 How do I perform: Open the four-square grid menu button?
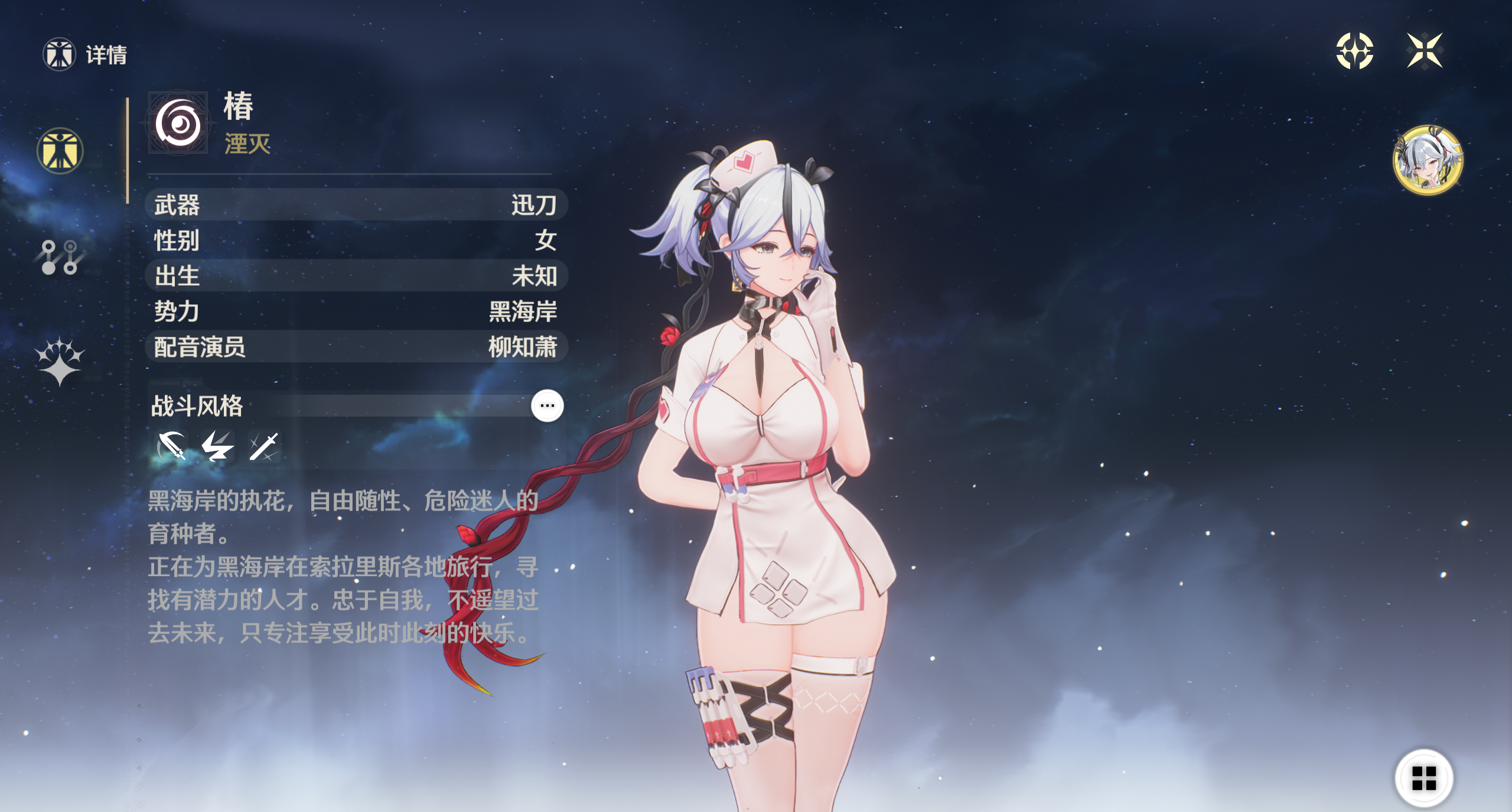coord(1423,778)
